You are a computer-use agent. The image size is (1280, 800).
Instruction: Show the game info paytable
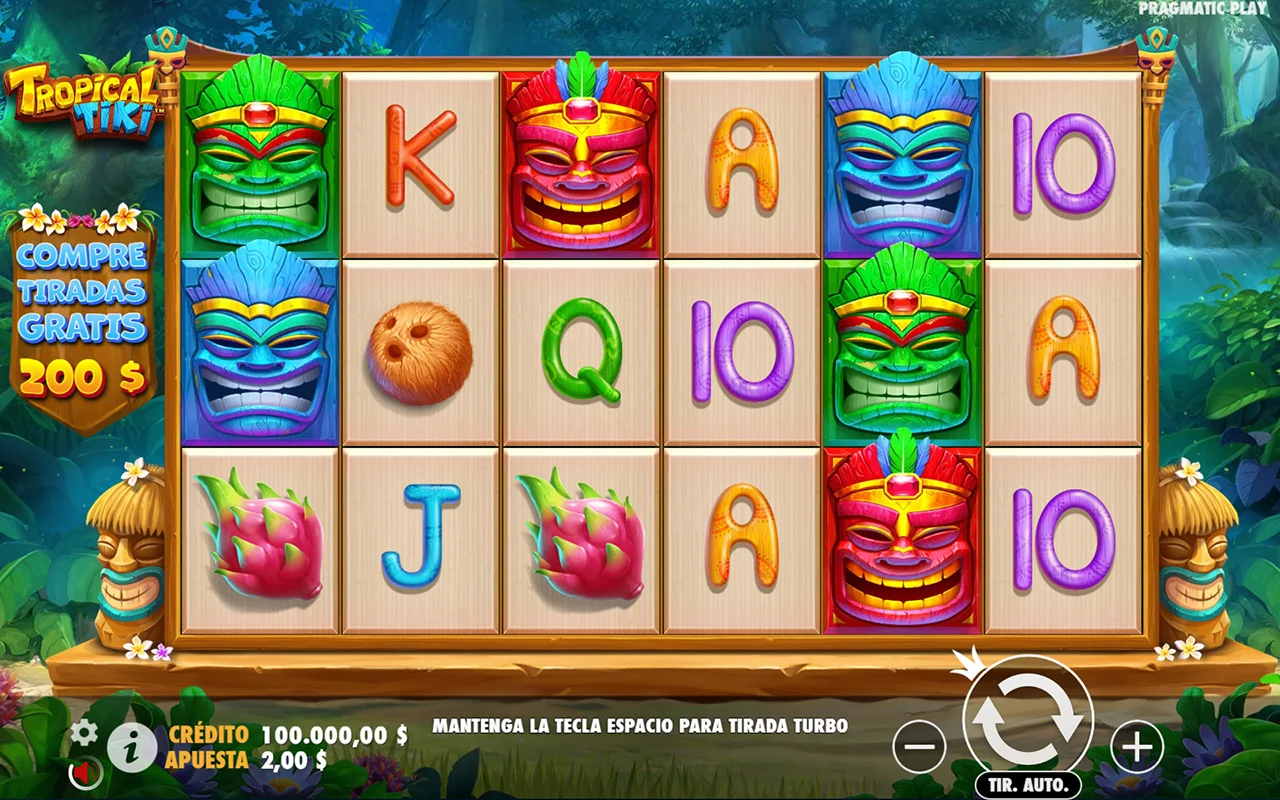click(x=131, y=747)
